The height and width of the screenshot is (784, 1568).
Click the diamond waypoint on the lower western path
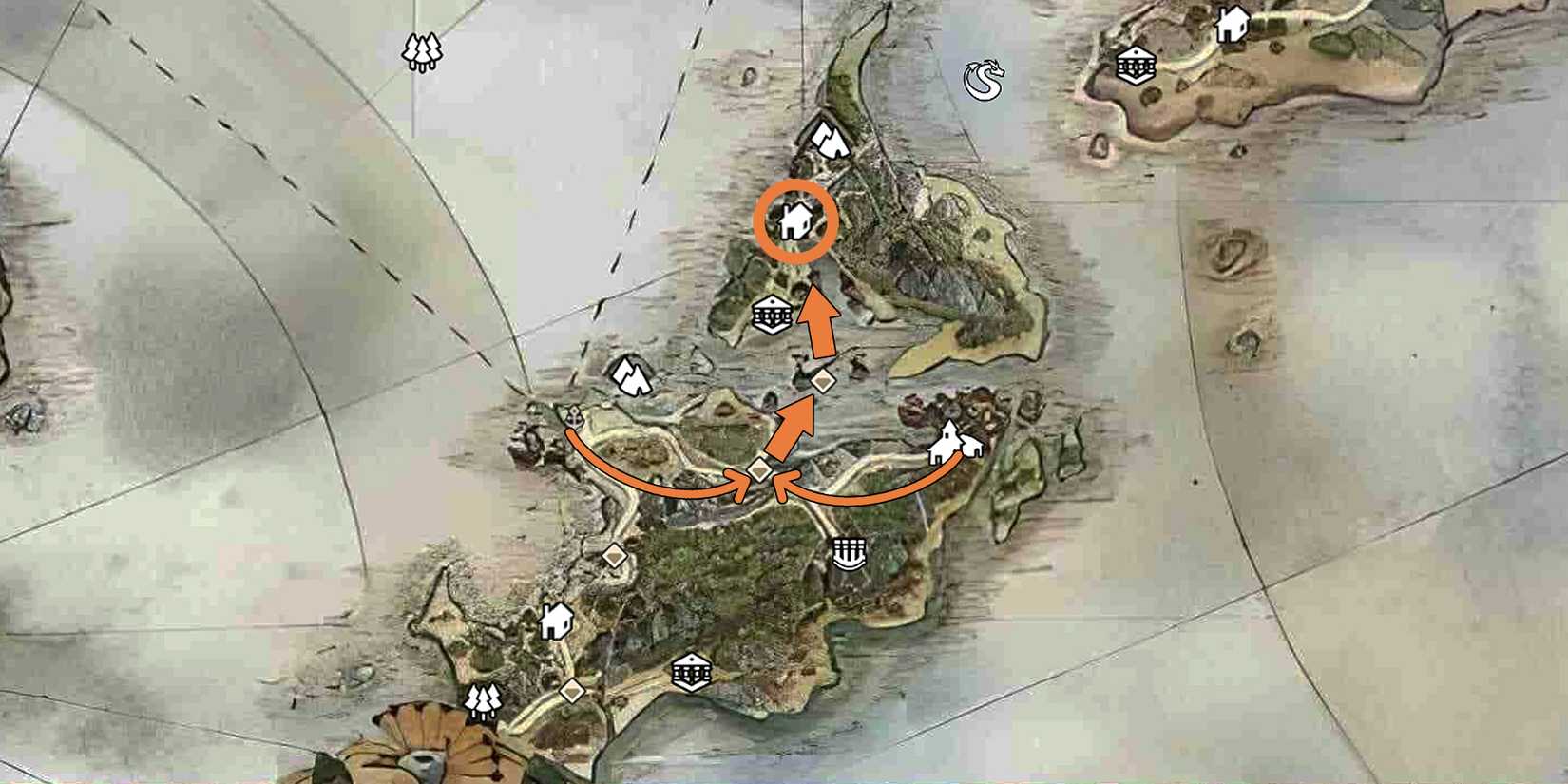[615, 555]
